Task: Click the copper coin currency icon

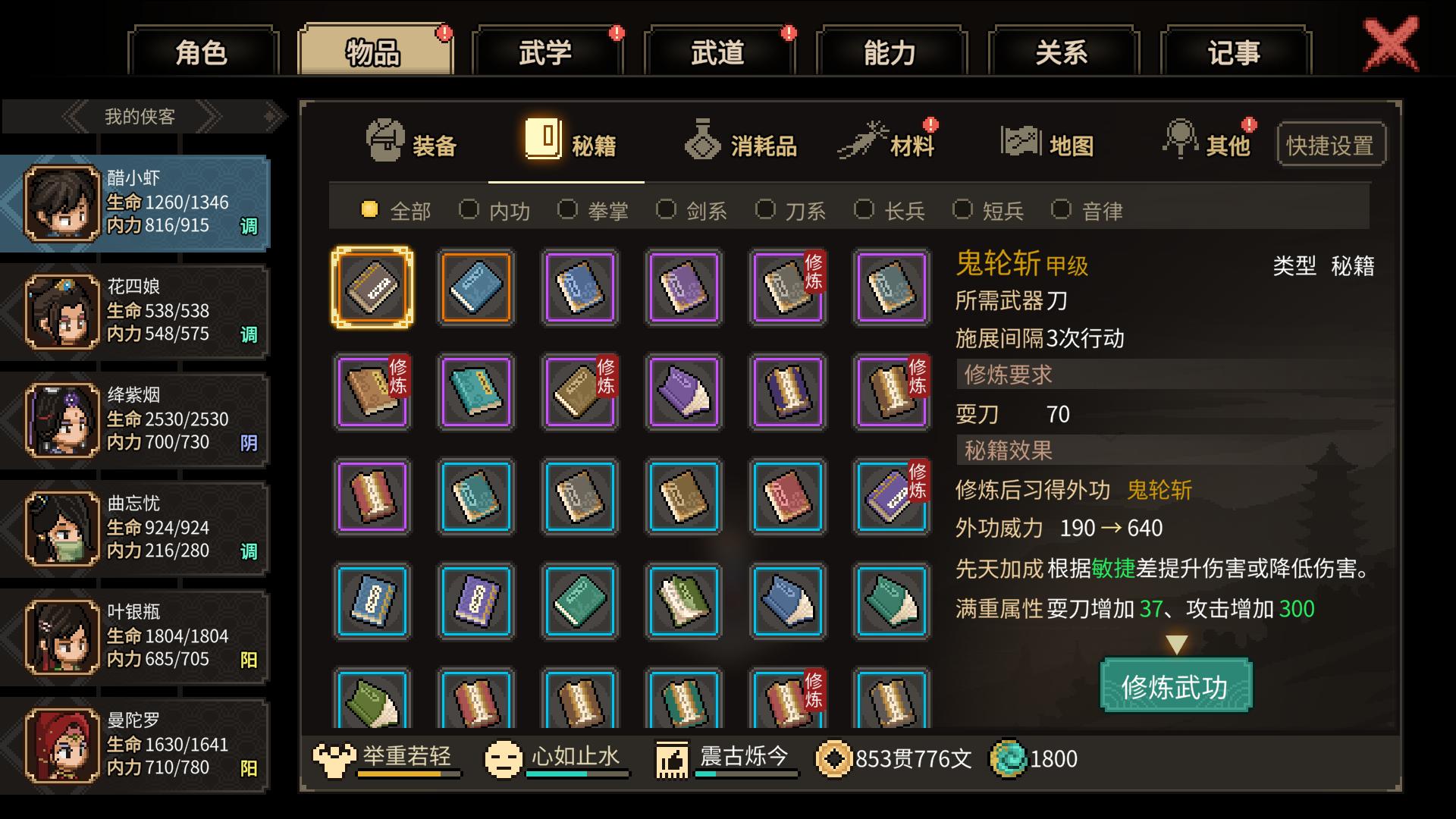Action: tap(835, 758)
